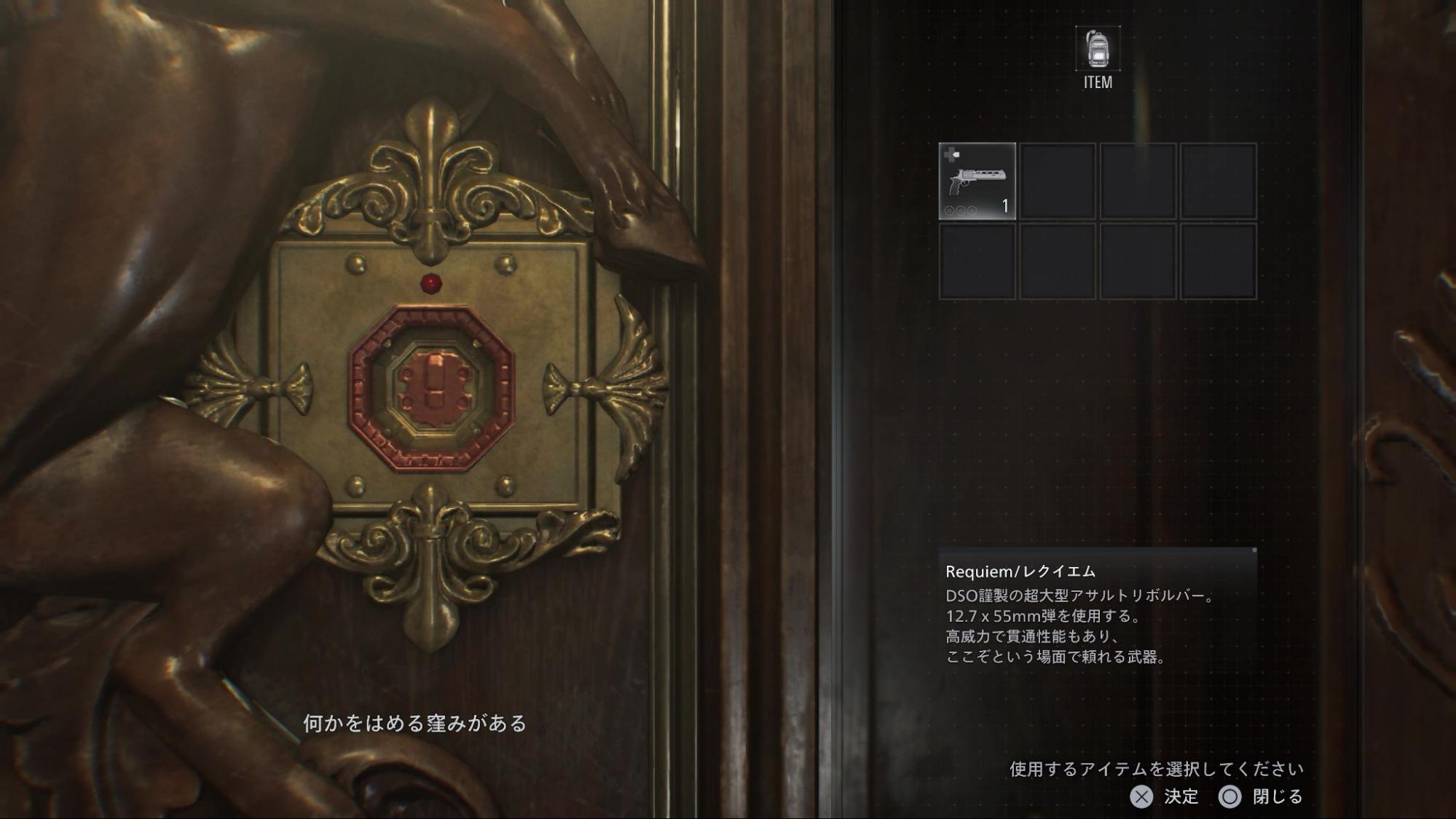1456x819 pixels.
Task: Click the empty slot beside the Requiem
Action: (1059, 181)
